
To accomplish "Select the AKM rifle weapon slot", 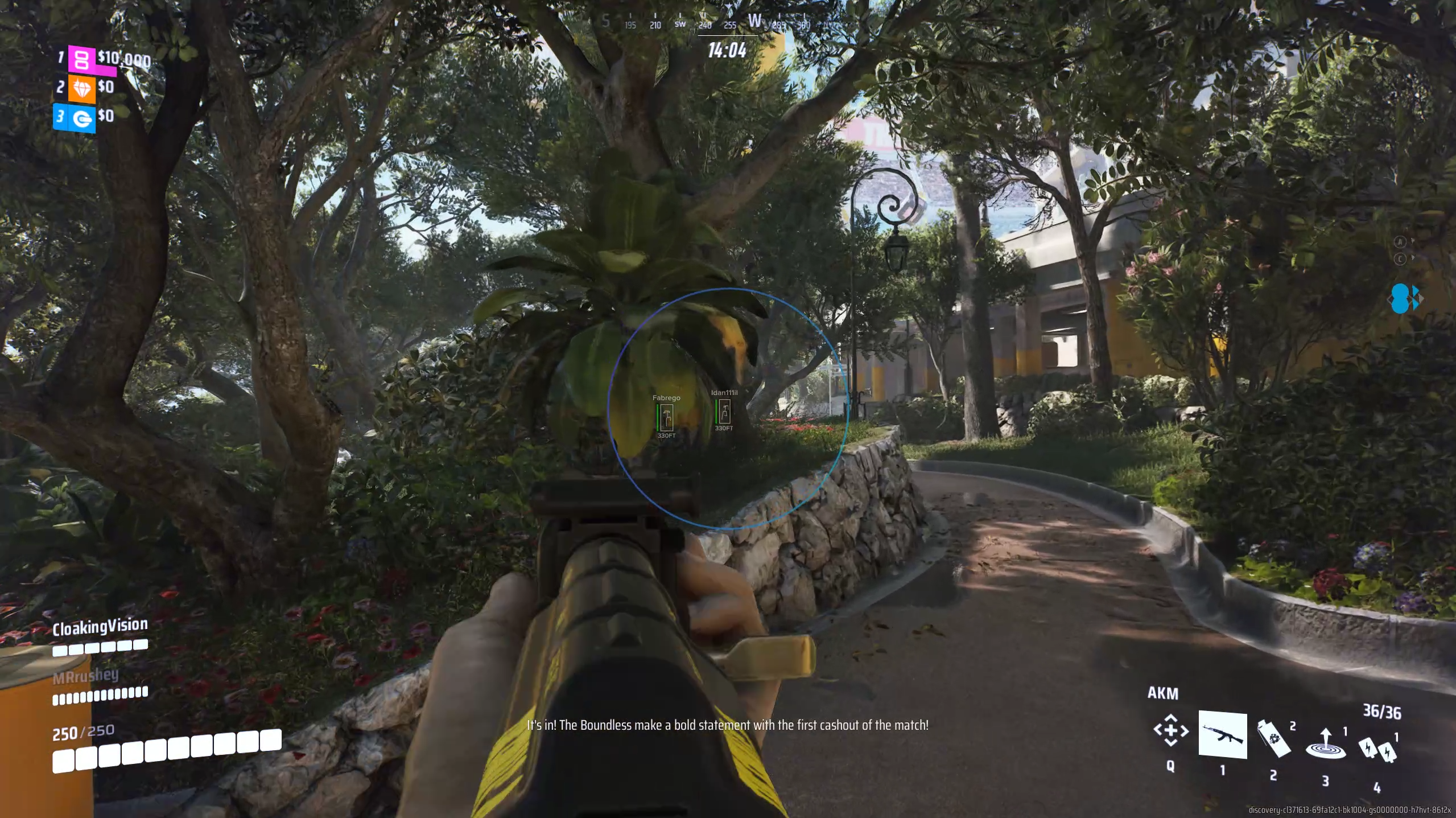I will [1222, 734].
